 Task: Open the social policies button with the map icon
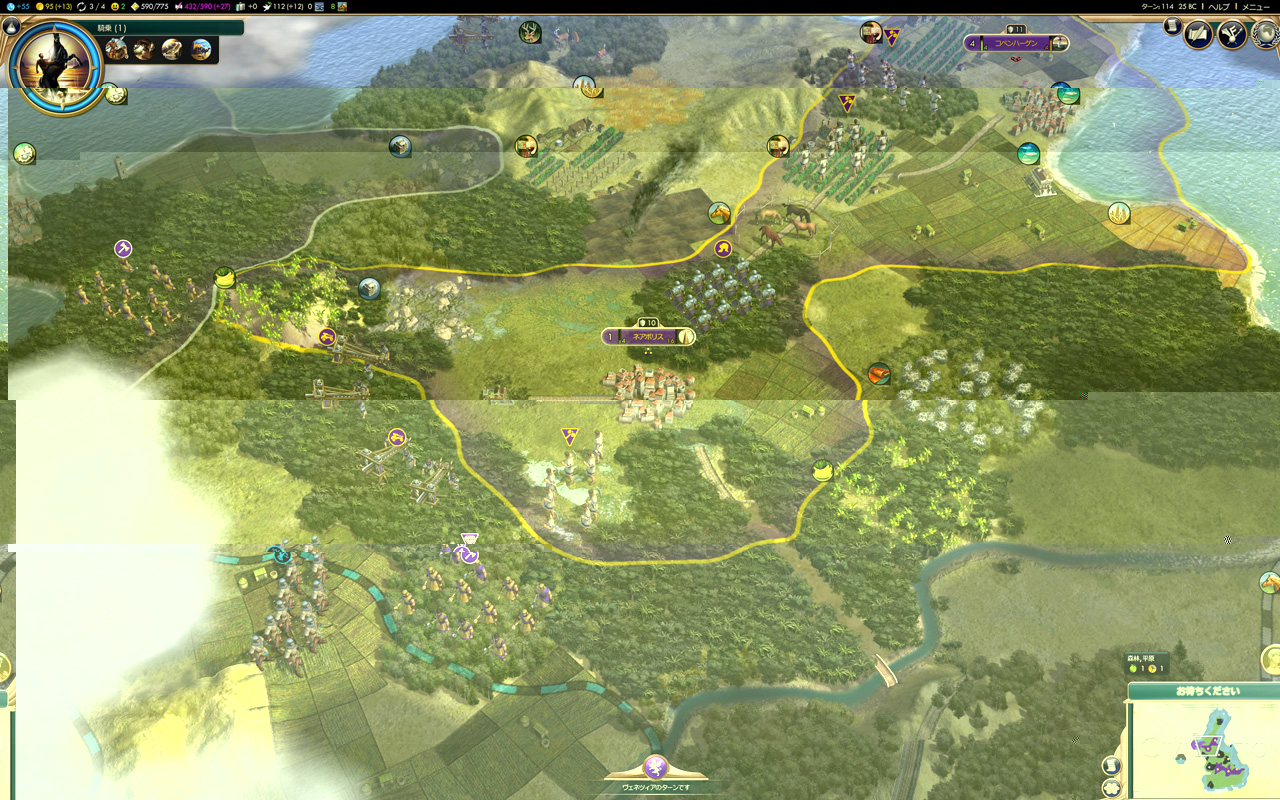coord(1198,35)
